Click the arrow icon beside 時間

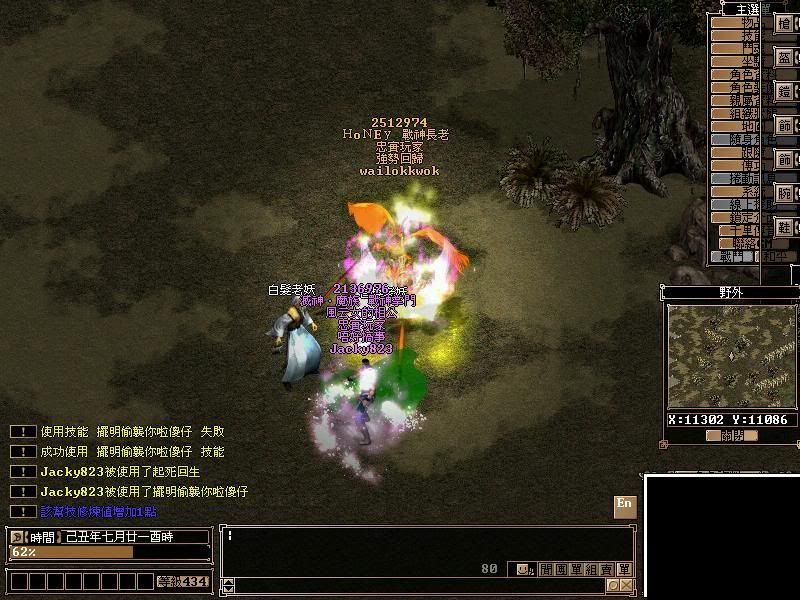[x=17, y=537]
